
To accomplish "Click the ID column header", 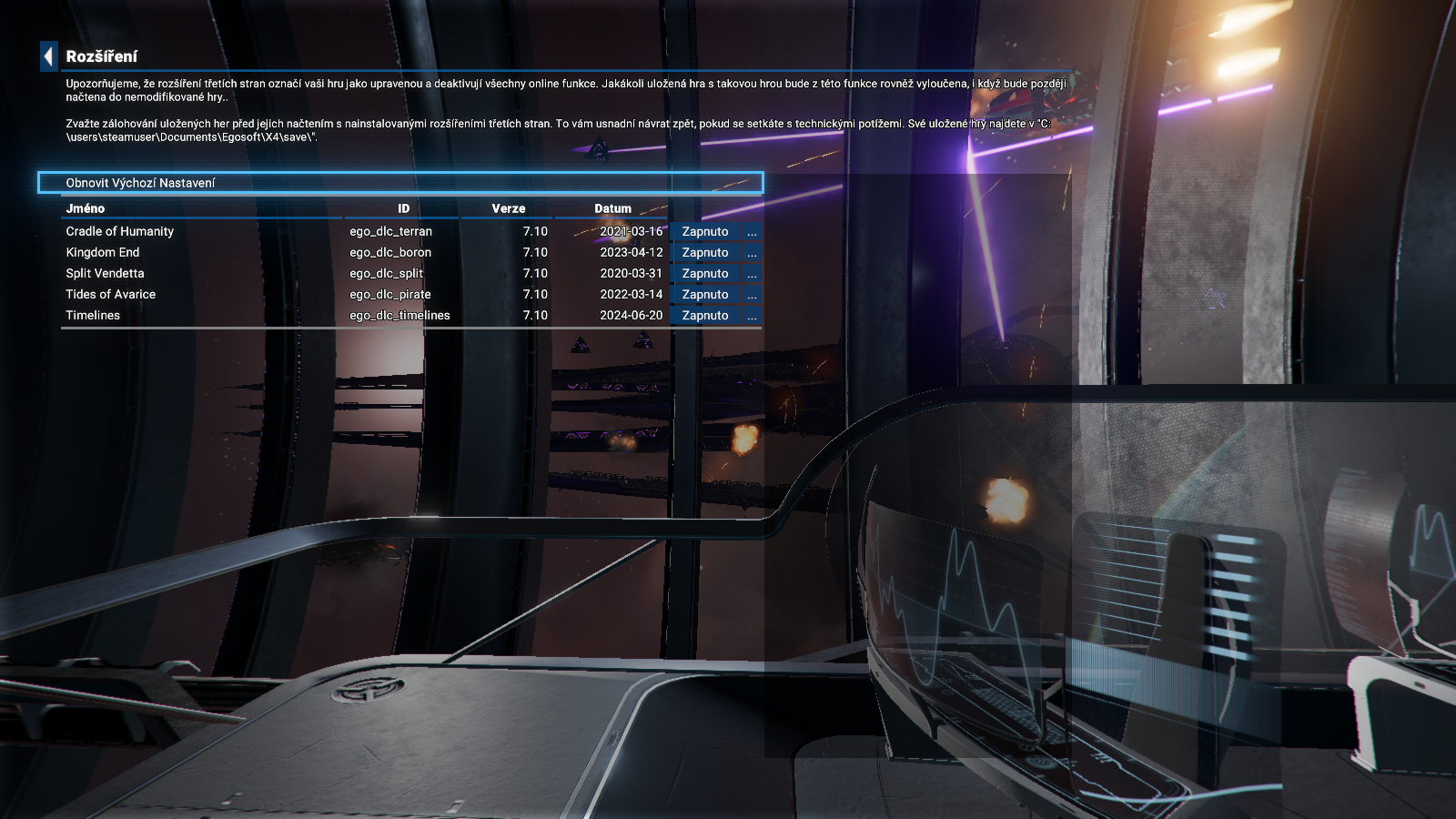I will click(x=403, y=208).
